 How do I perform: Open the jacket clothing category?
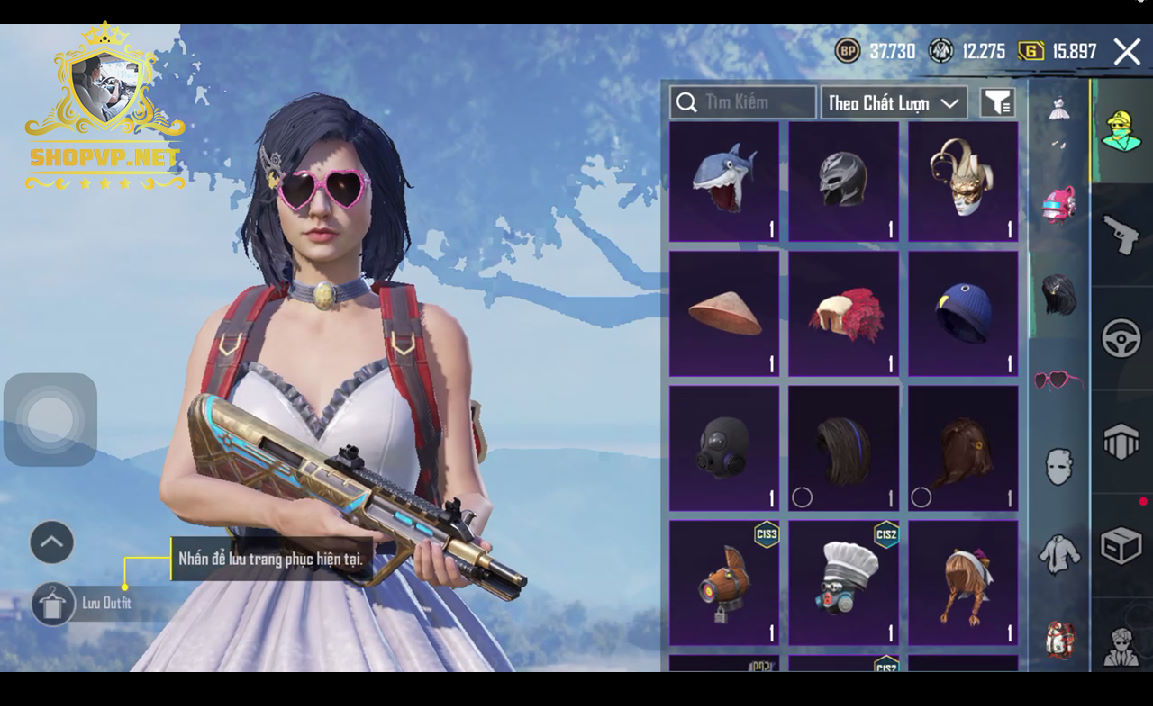pyautogui.click(x=1058, y=554)
